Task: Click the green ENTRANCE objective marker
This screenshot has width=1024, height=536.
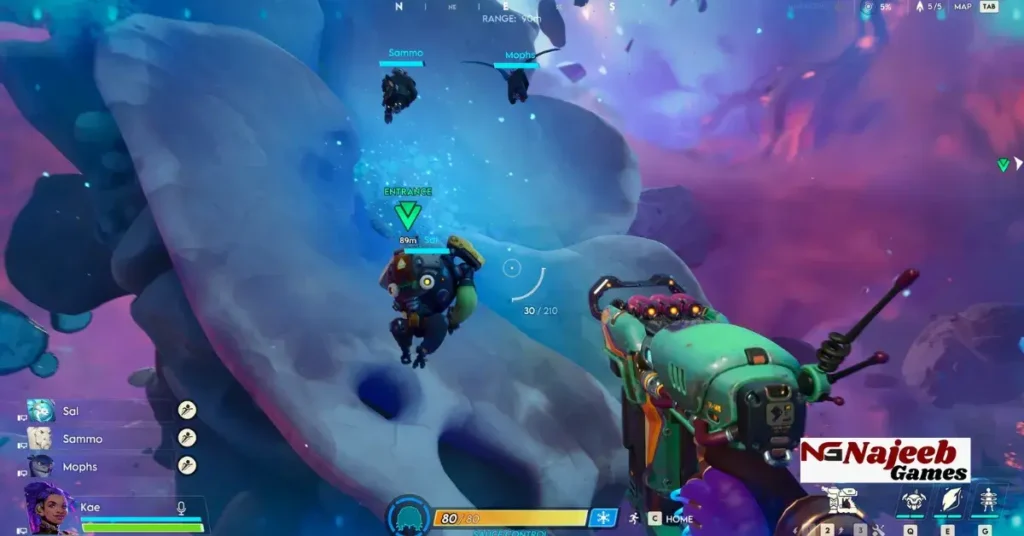Action: 407,213
